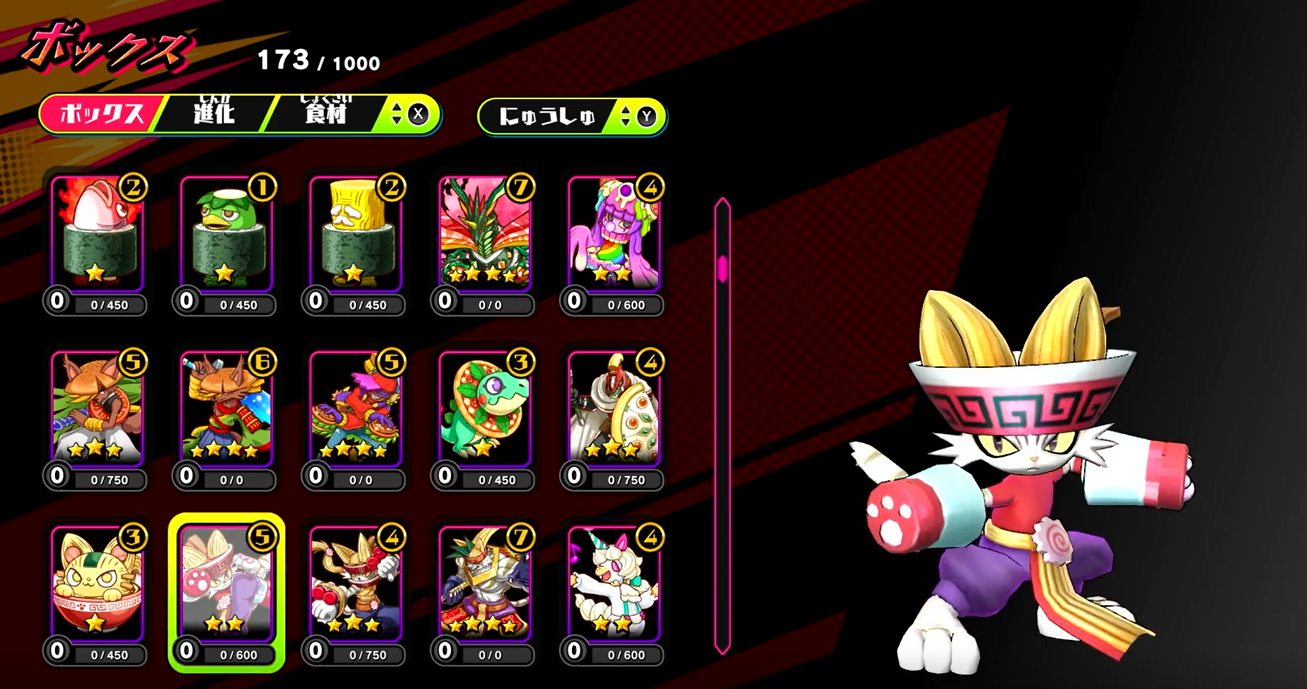Select the red fish sushi roll card

click(97, 235)
